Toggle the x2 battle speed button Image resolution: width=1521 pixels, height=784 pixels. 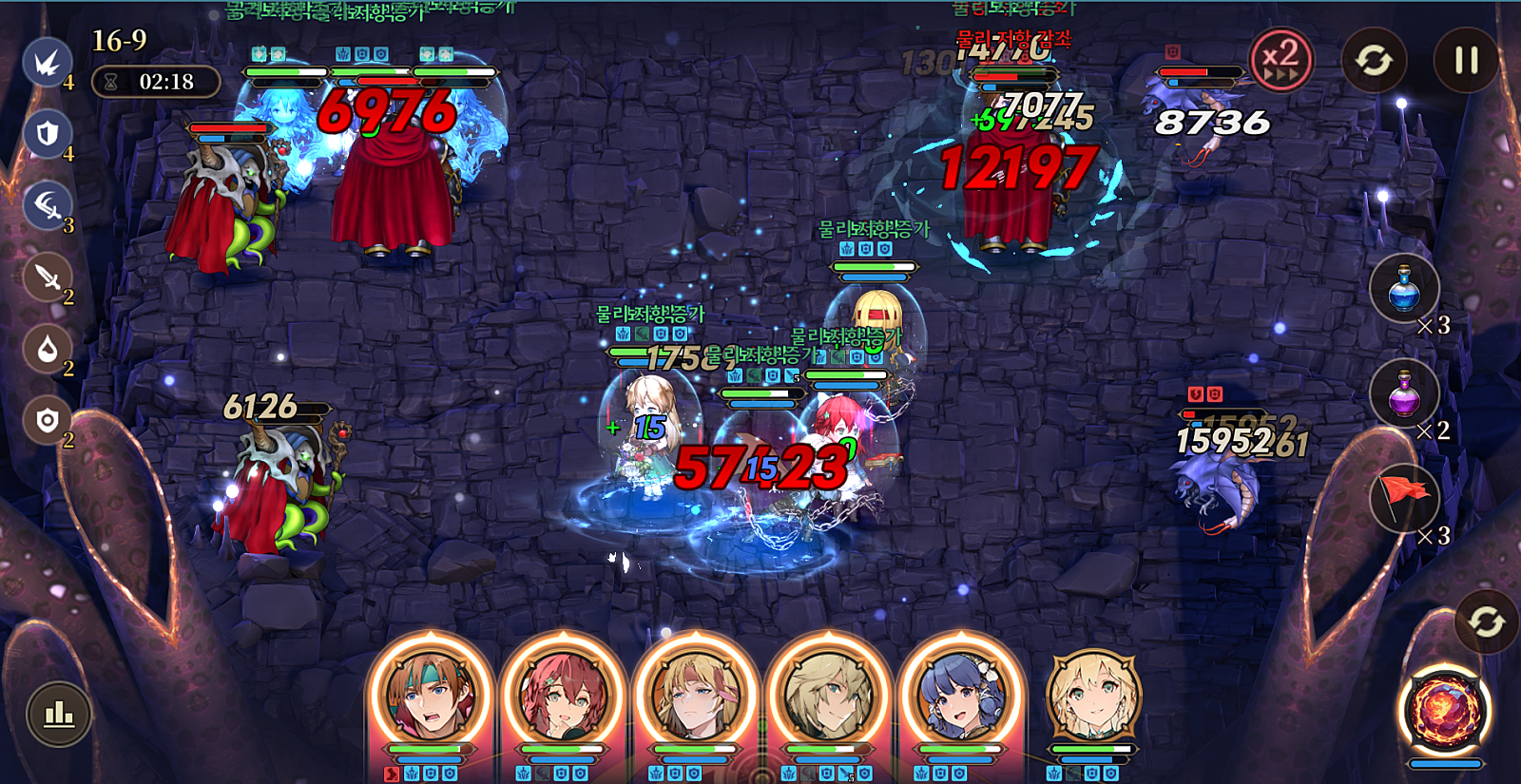point(1280,59)
